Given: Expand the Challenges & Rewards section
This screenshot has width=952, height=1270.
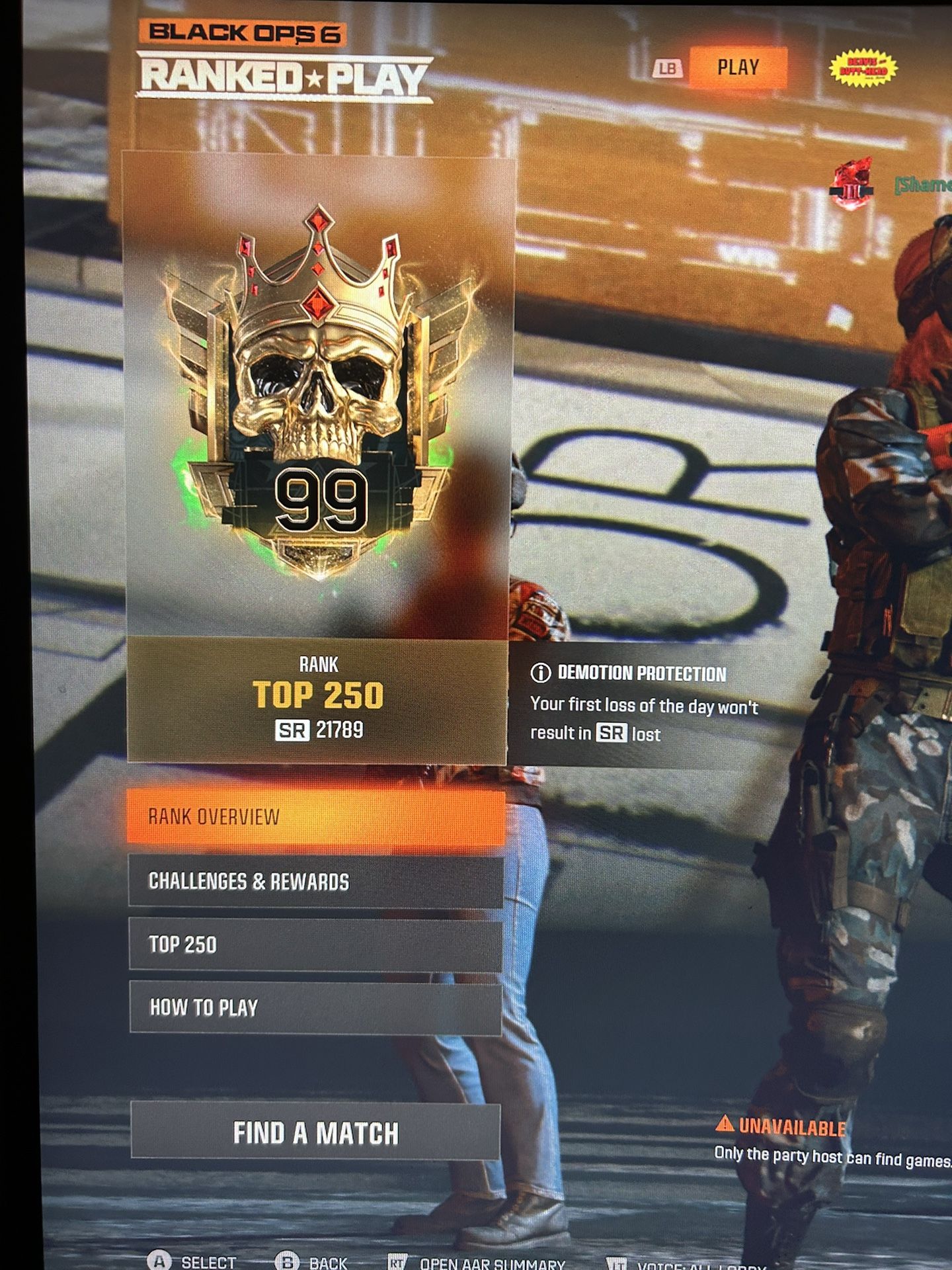Looking at the screenshot, I should click(x=317, y=880).
